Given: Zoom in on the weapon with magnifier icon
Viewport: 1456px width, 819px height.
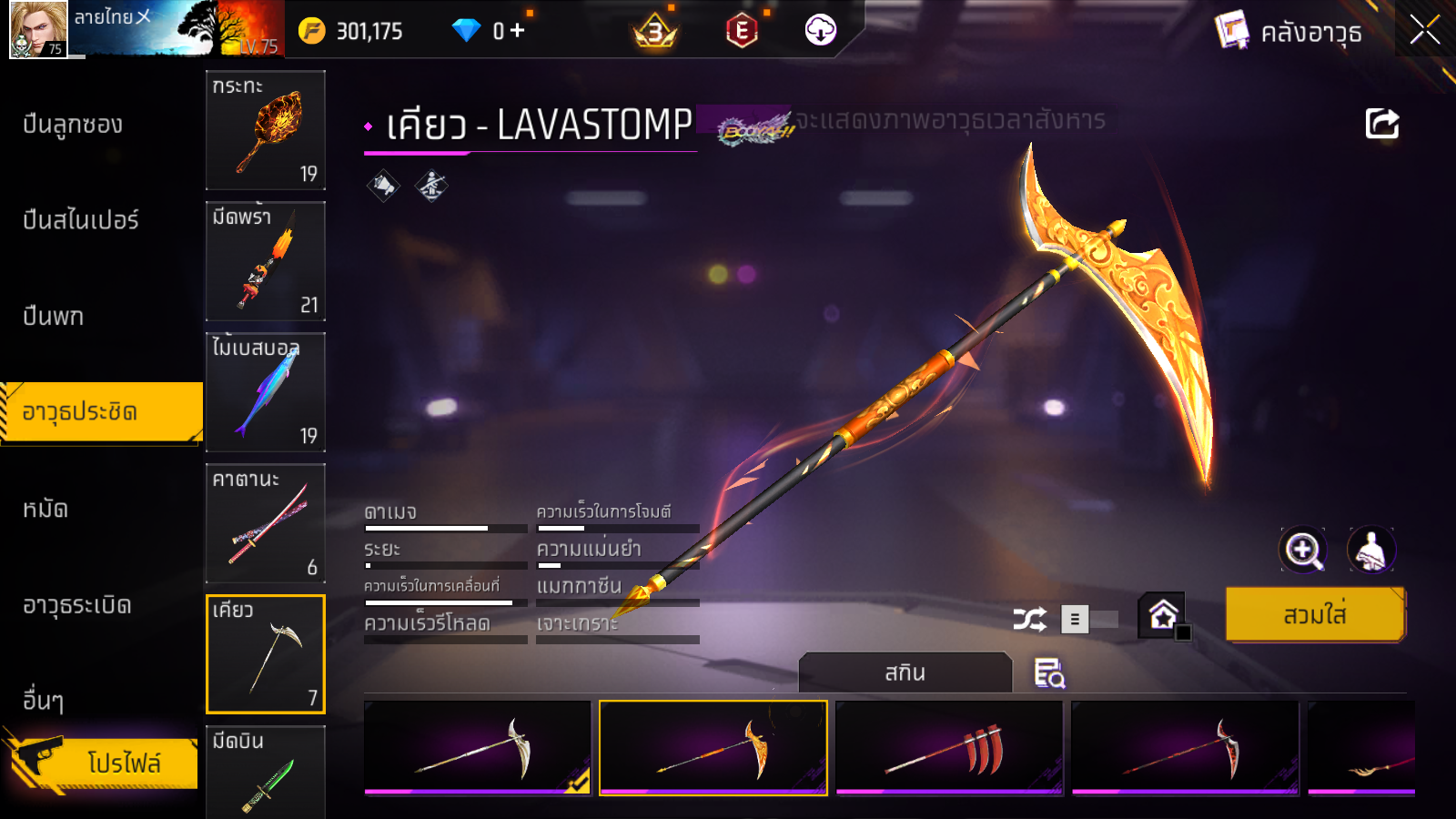Looking at the screenshot, I should (1303, 550).
